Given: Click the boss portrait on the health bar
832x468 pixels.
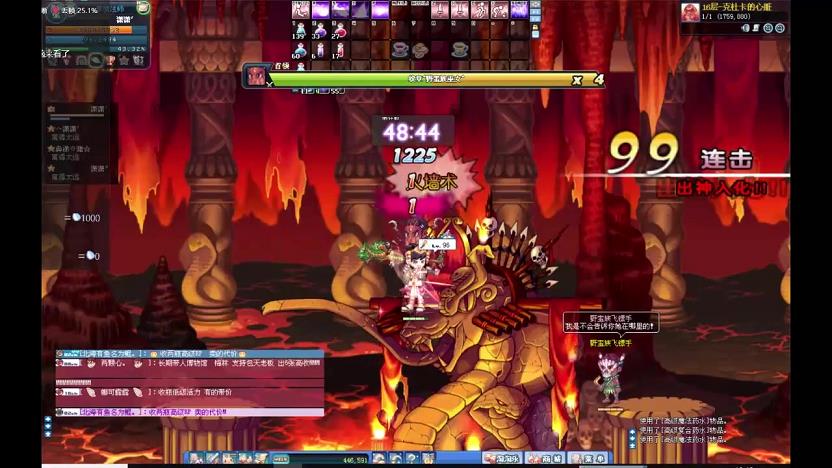Looking at the screenshot, I should [255, 76].
